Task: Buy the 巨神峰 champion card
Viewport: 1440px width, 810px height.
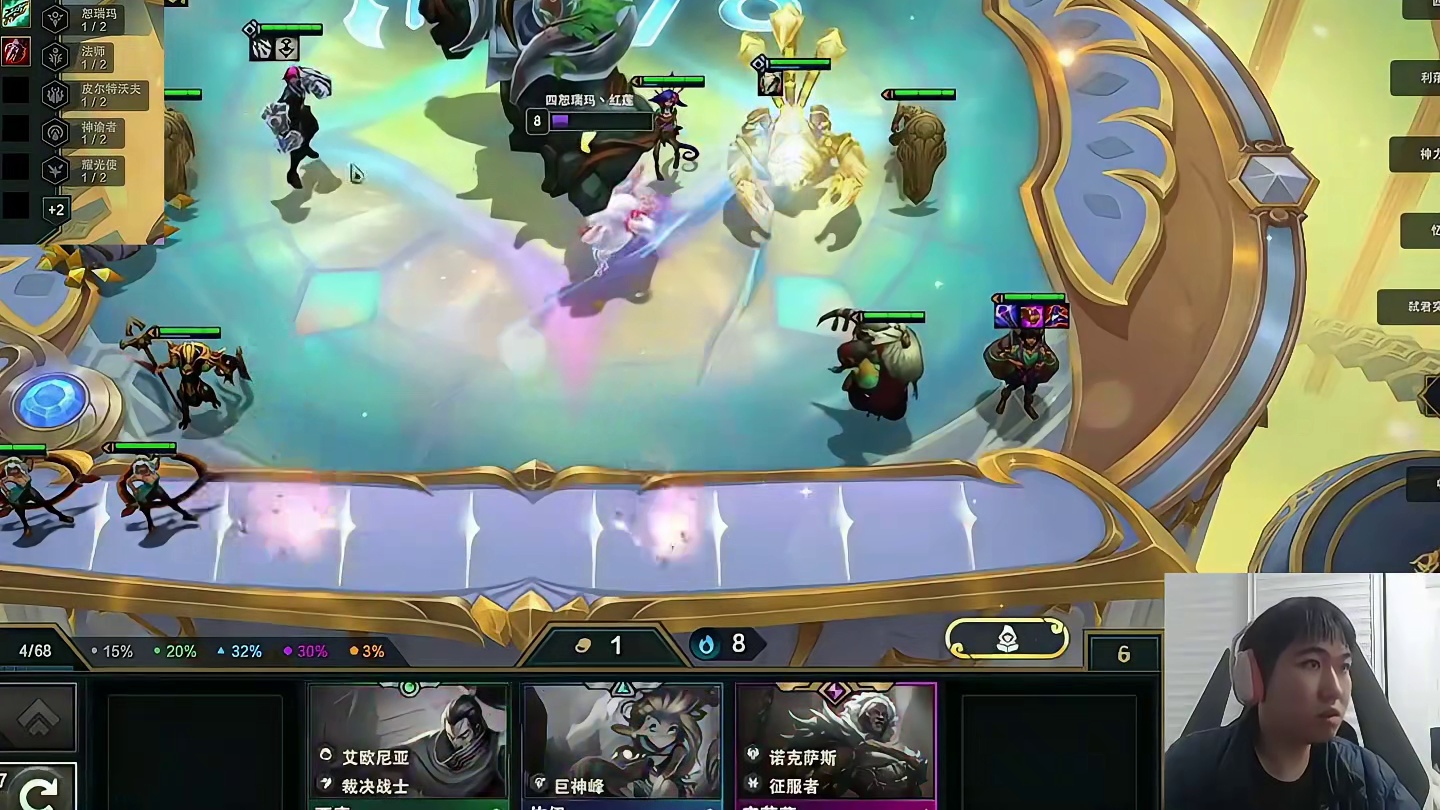Action: point(622,745)
